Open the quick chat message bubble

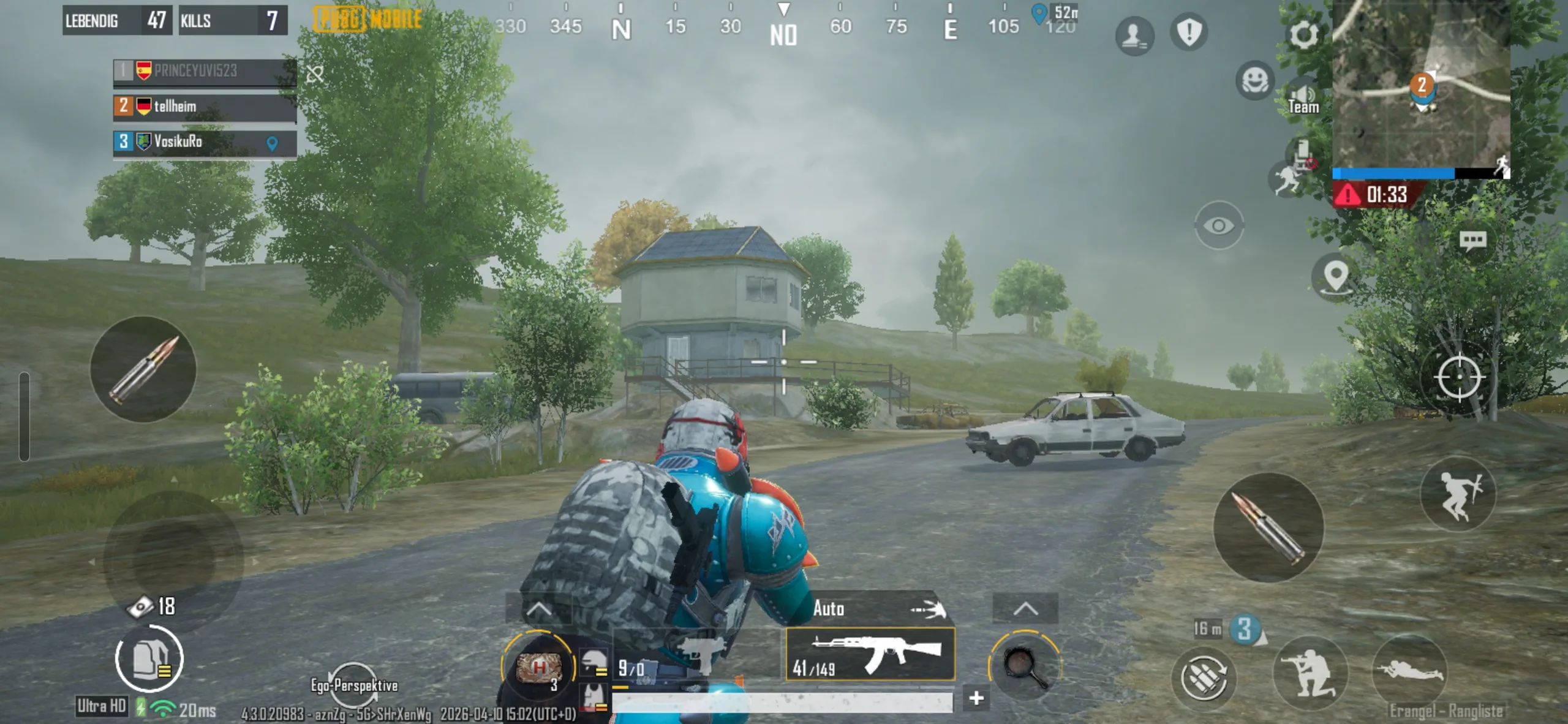click(x=1472, y=240)
